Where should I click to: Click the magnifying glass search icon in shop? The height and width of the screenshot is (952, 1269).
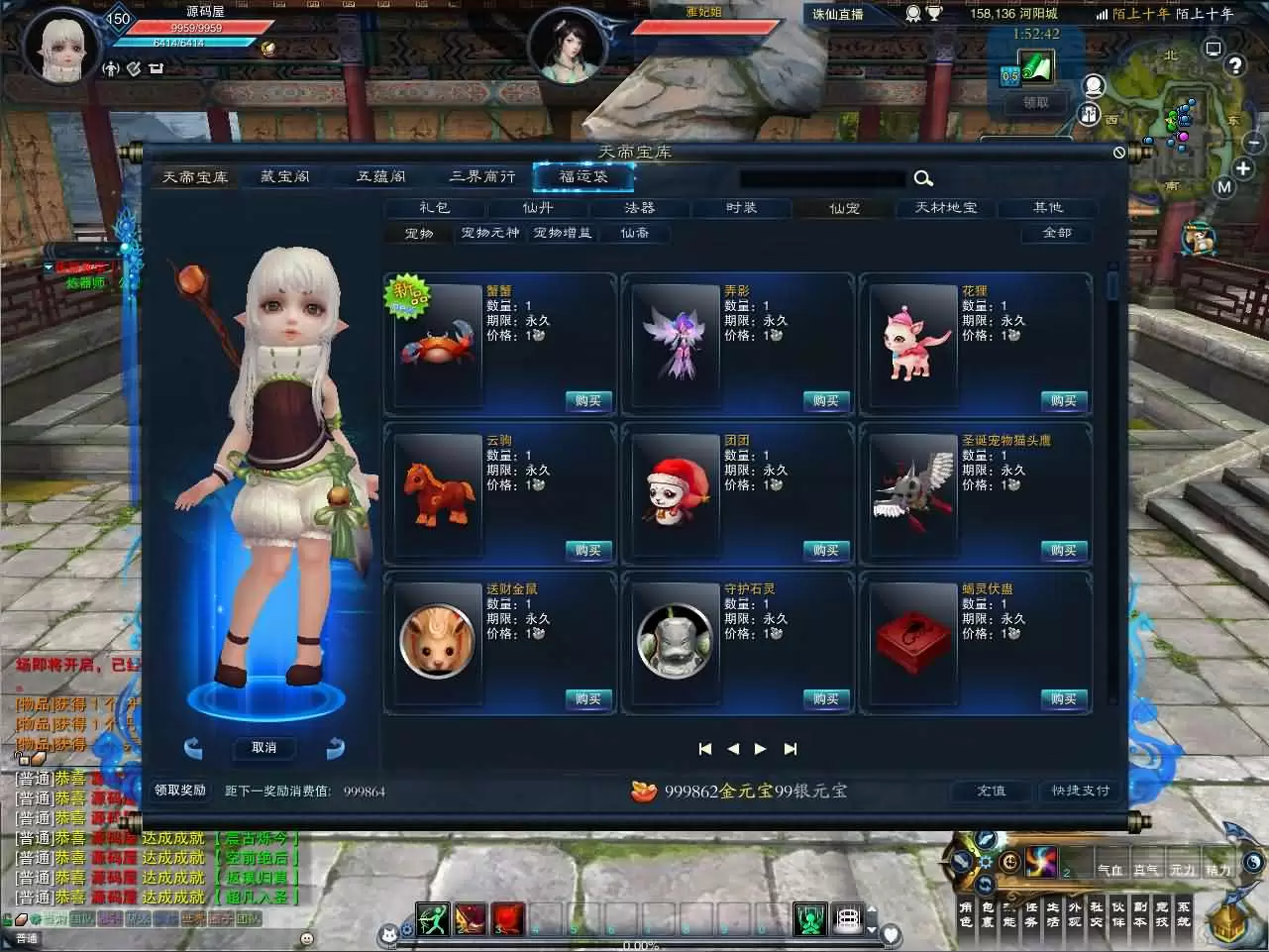(922, 178)
